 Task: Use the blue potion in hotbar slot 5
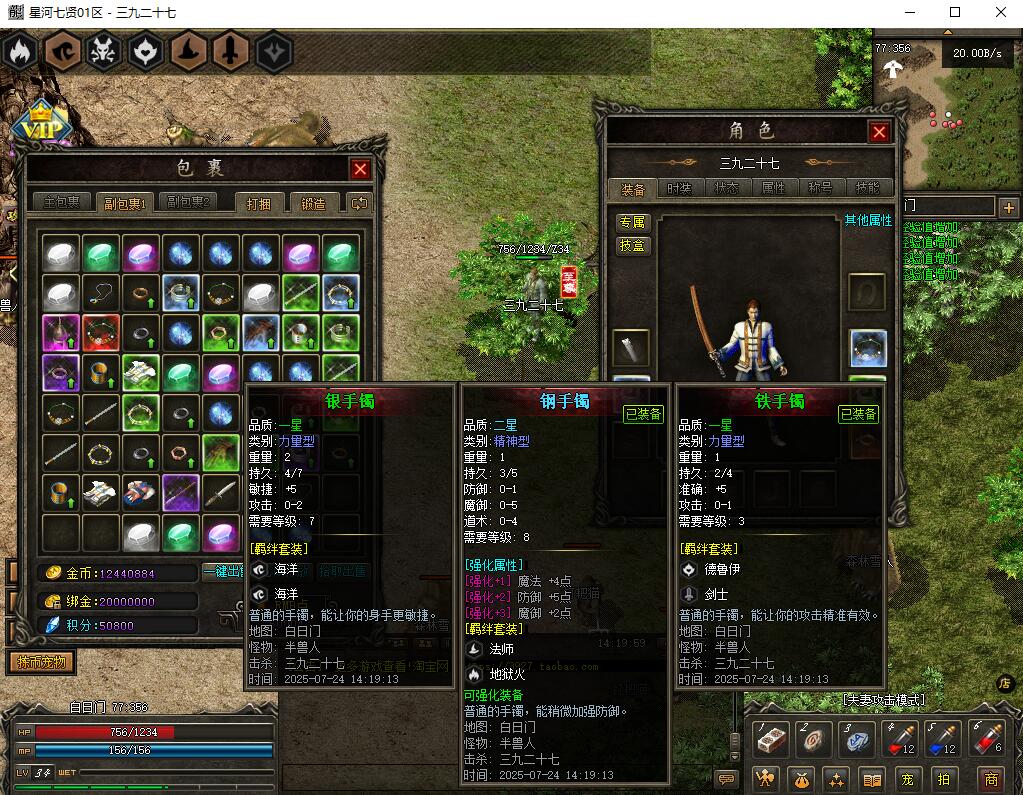[x=943, y=740]
